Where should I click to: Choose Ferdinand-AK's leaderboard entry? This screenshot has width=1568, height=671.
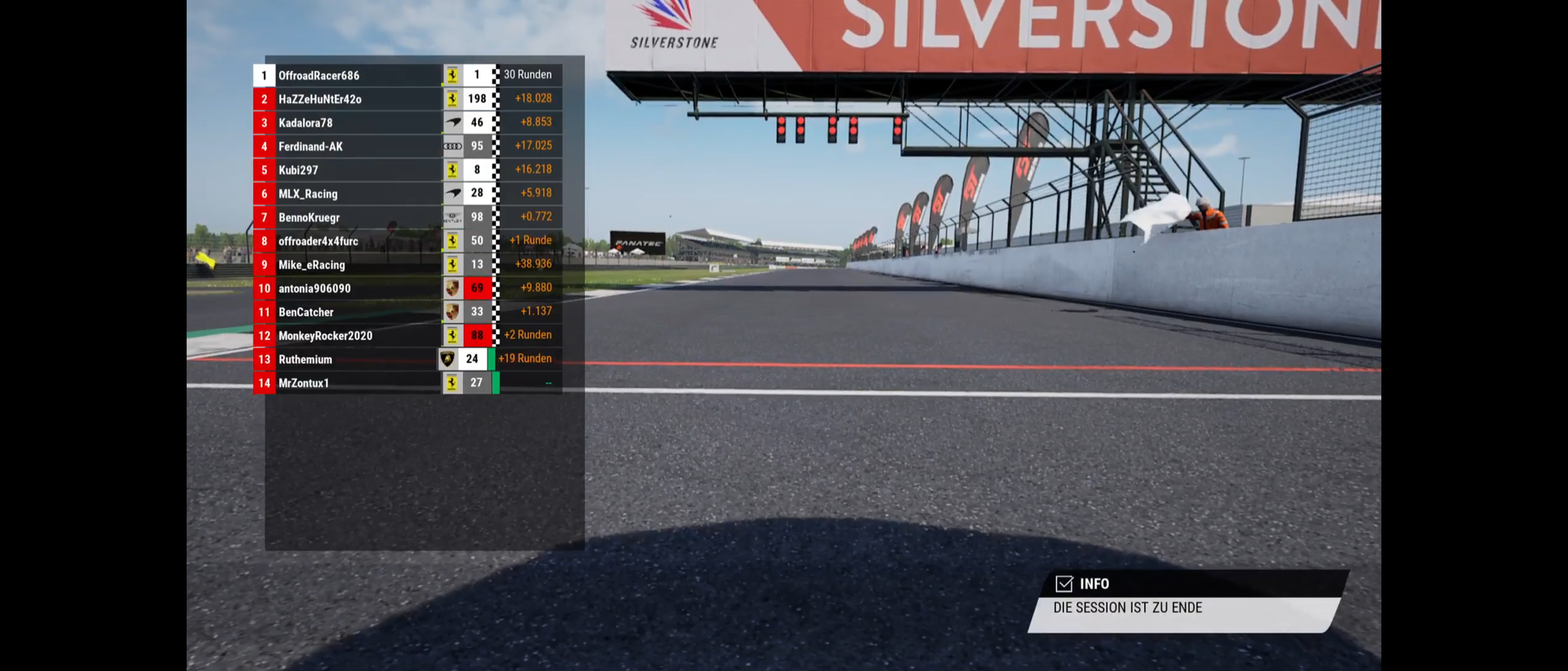click(x=310, y=147)
